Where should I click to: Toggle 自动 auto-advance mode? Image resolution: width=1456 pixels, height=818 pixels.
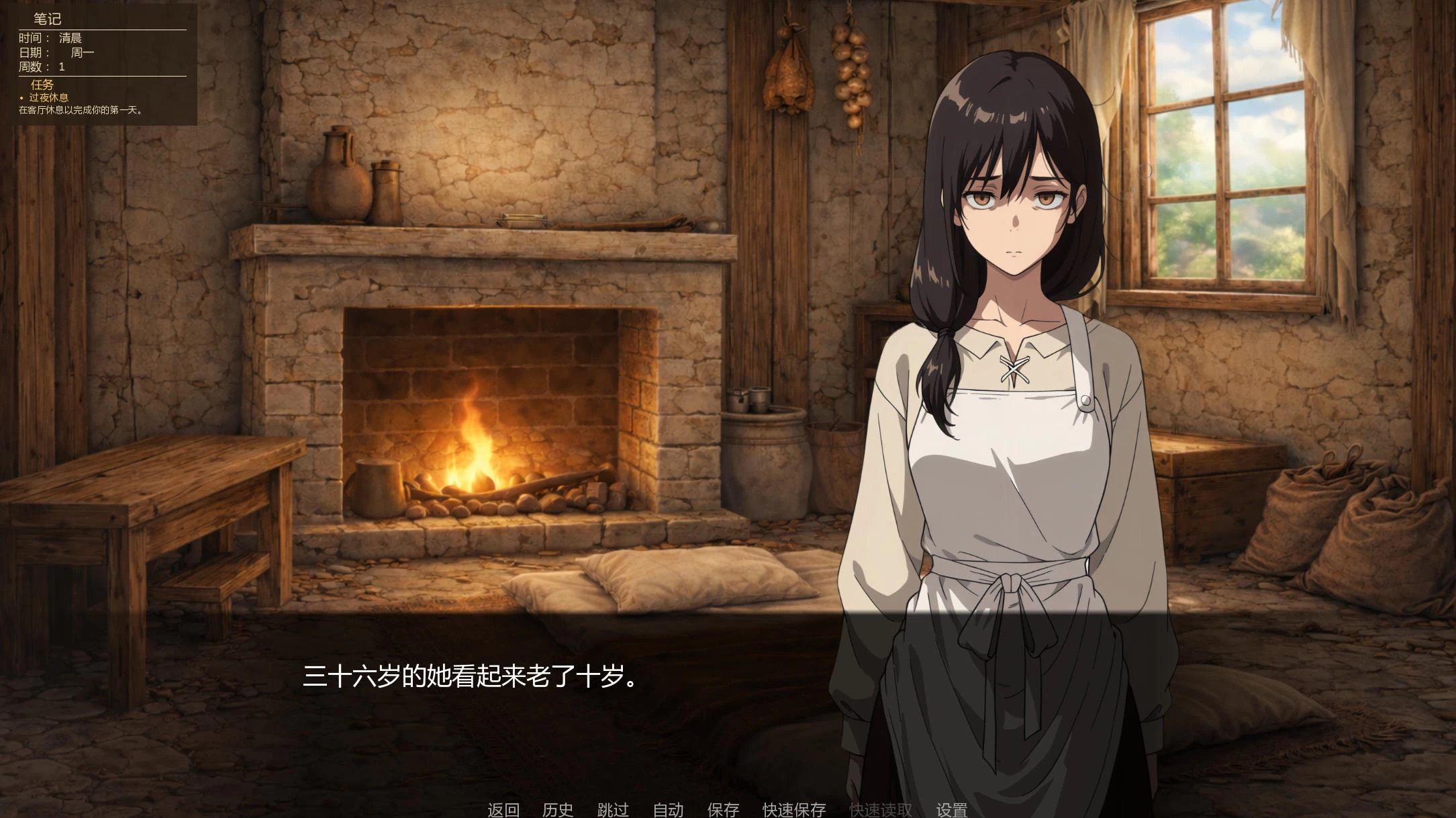tap(666, 809)
